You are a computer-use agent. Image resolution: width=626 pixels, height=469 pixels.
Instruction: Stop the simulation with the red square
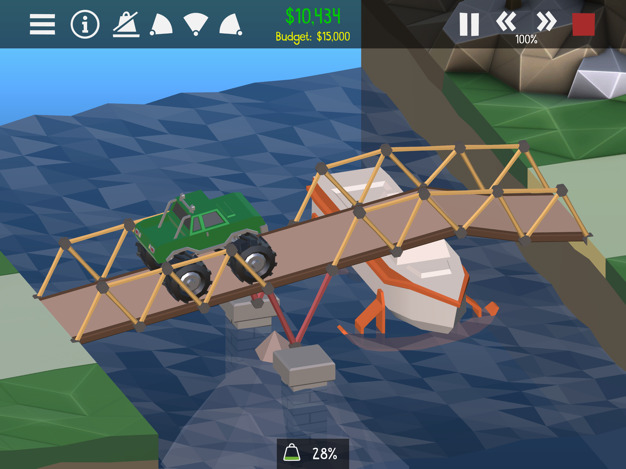point(584,23)
